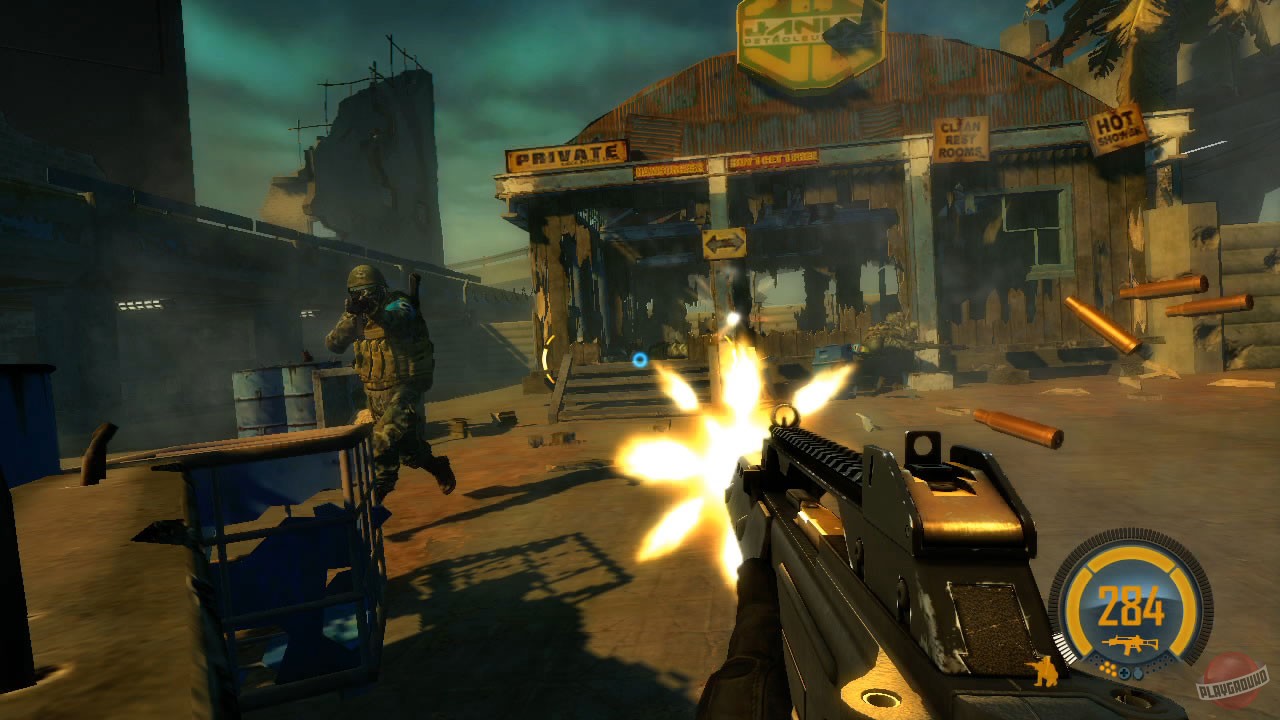Screen dimensions: 1280x720
Task: Select the assault rifle icon in the ammo gauge
Action: point(1130,642)
